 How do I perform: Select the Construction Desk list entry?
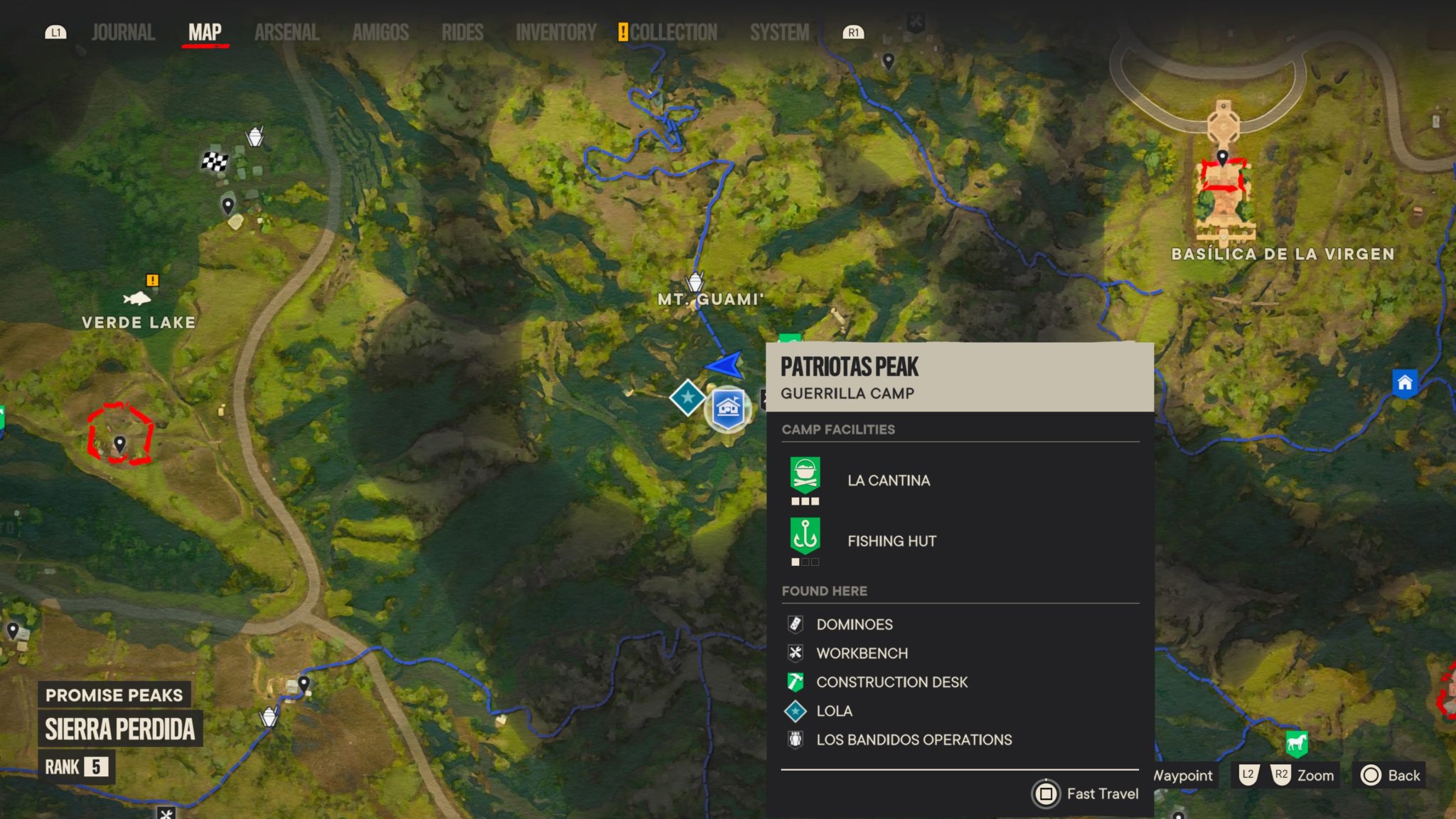[x=892, y=682]
